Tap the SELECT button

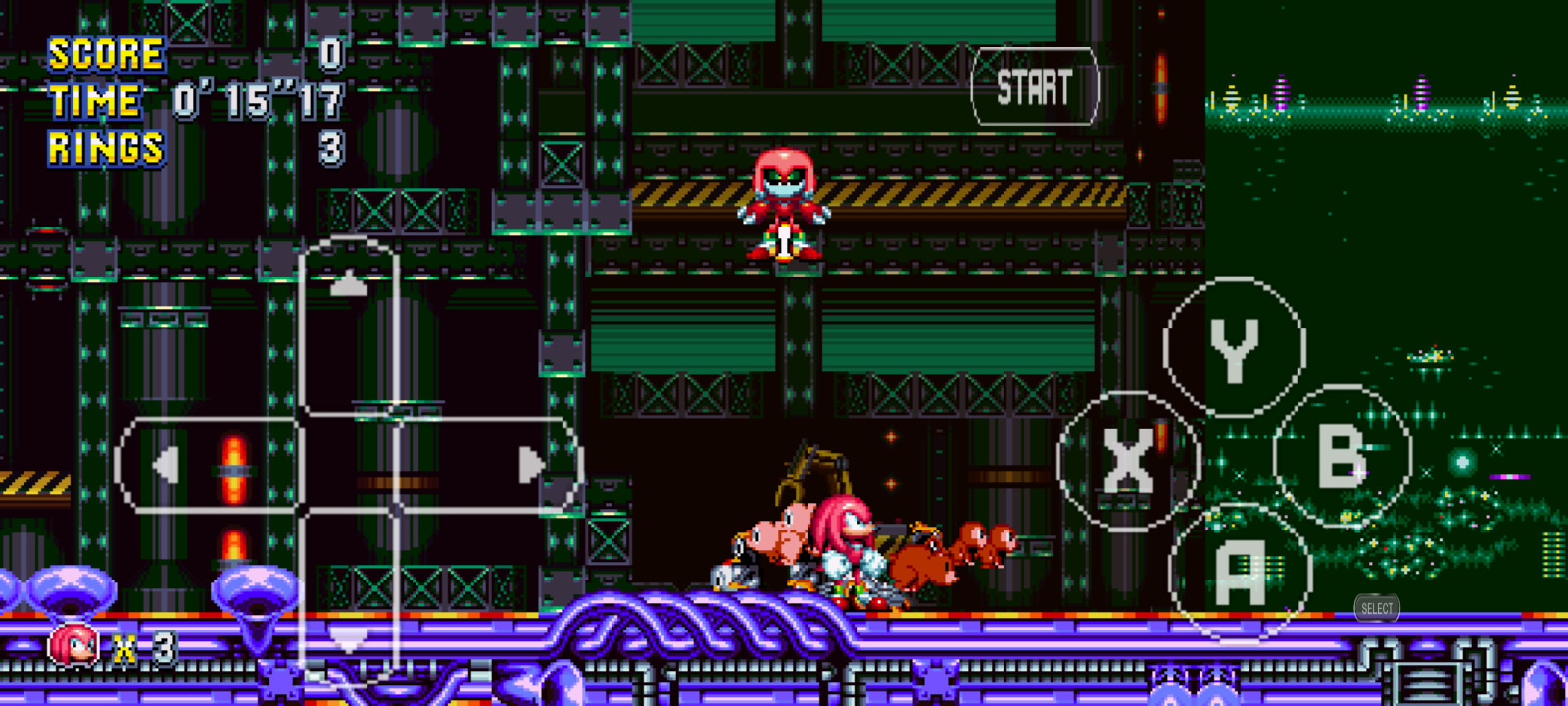point(1376,609)
